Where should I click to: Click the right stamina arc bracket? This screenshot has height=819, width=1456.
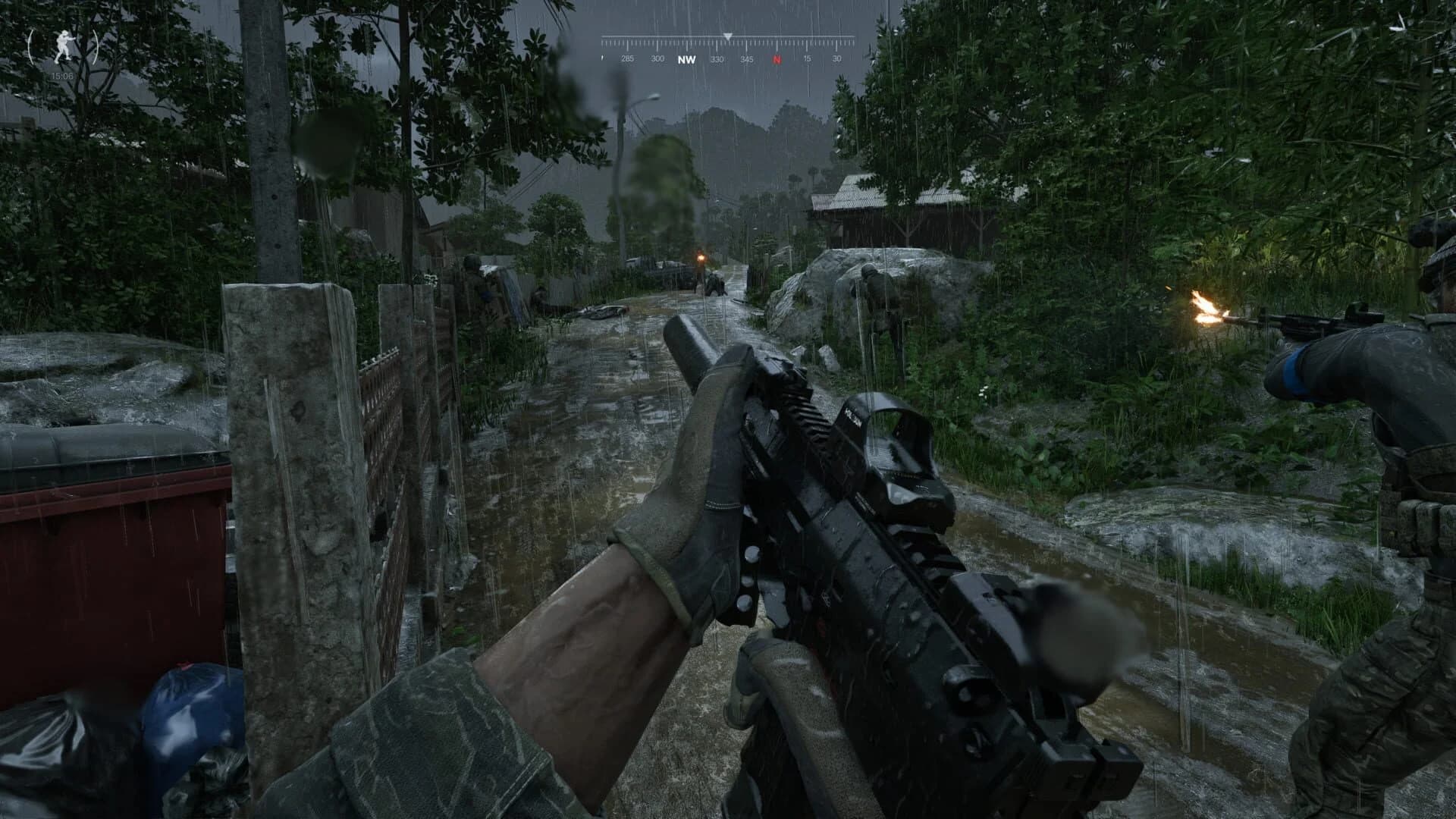97,45
